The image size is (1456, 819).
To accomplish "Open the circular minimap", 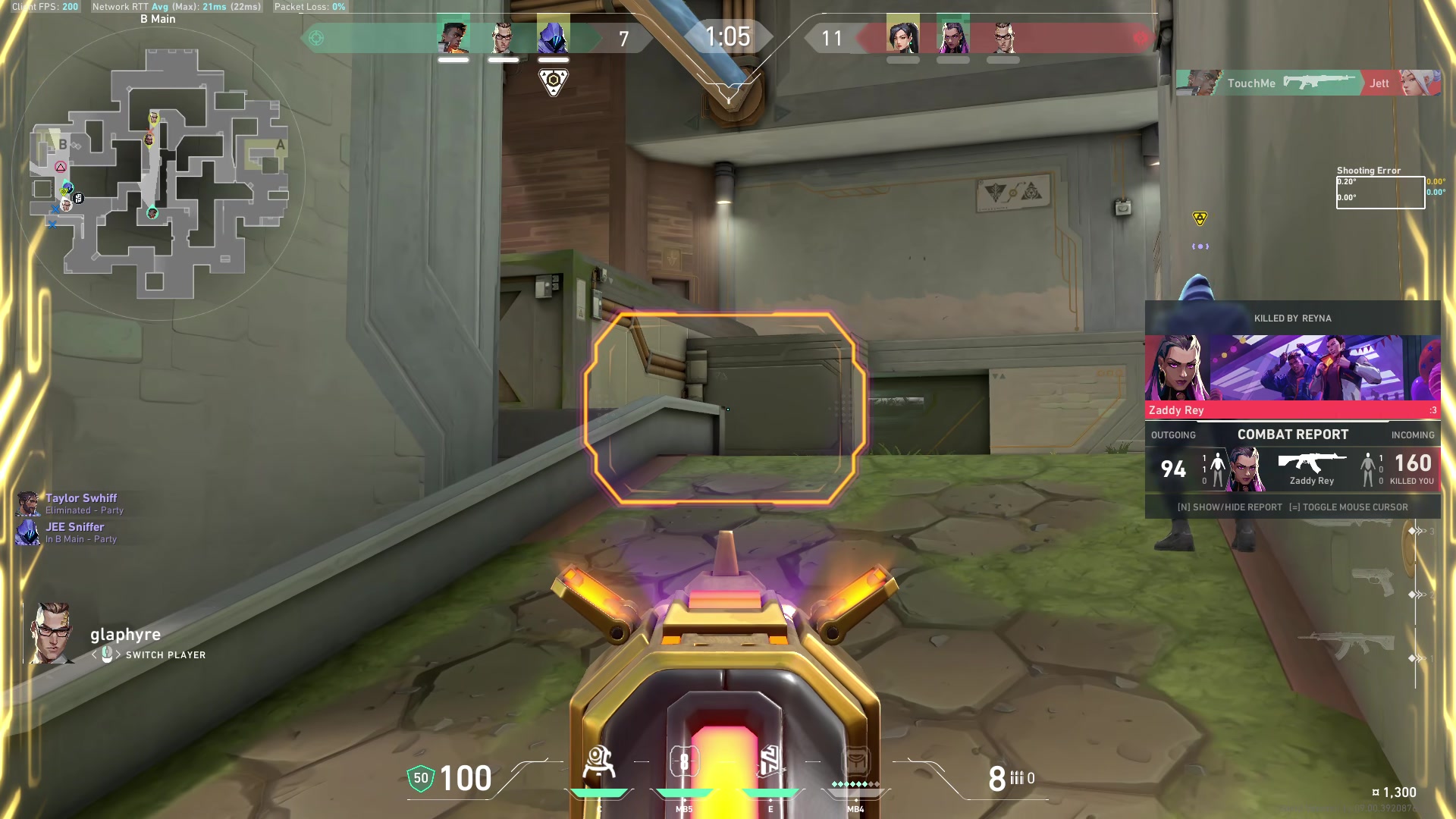I will coord(159,174).
